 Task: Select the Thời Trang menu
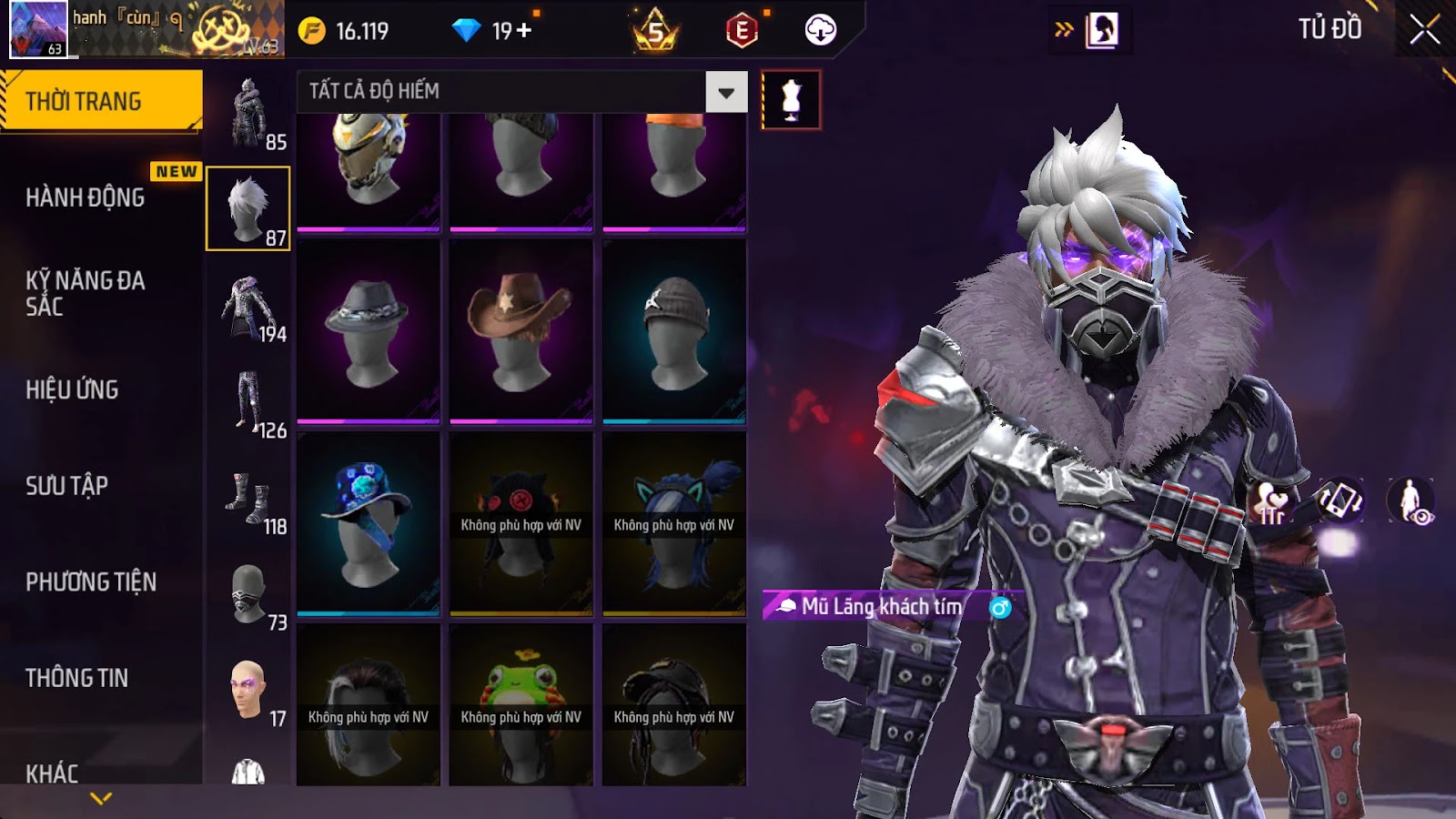(x=100, y=101)
